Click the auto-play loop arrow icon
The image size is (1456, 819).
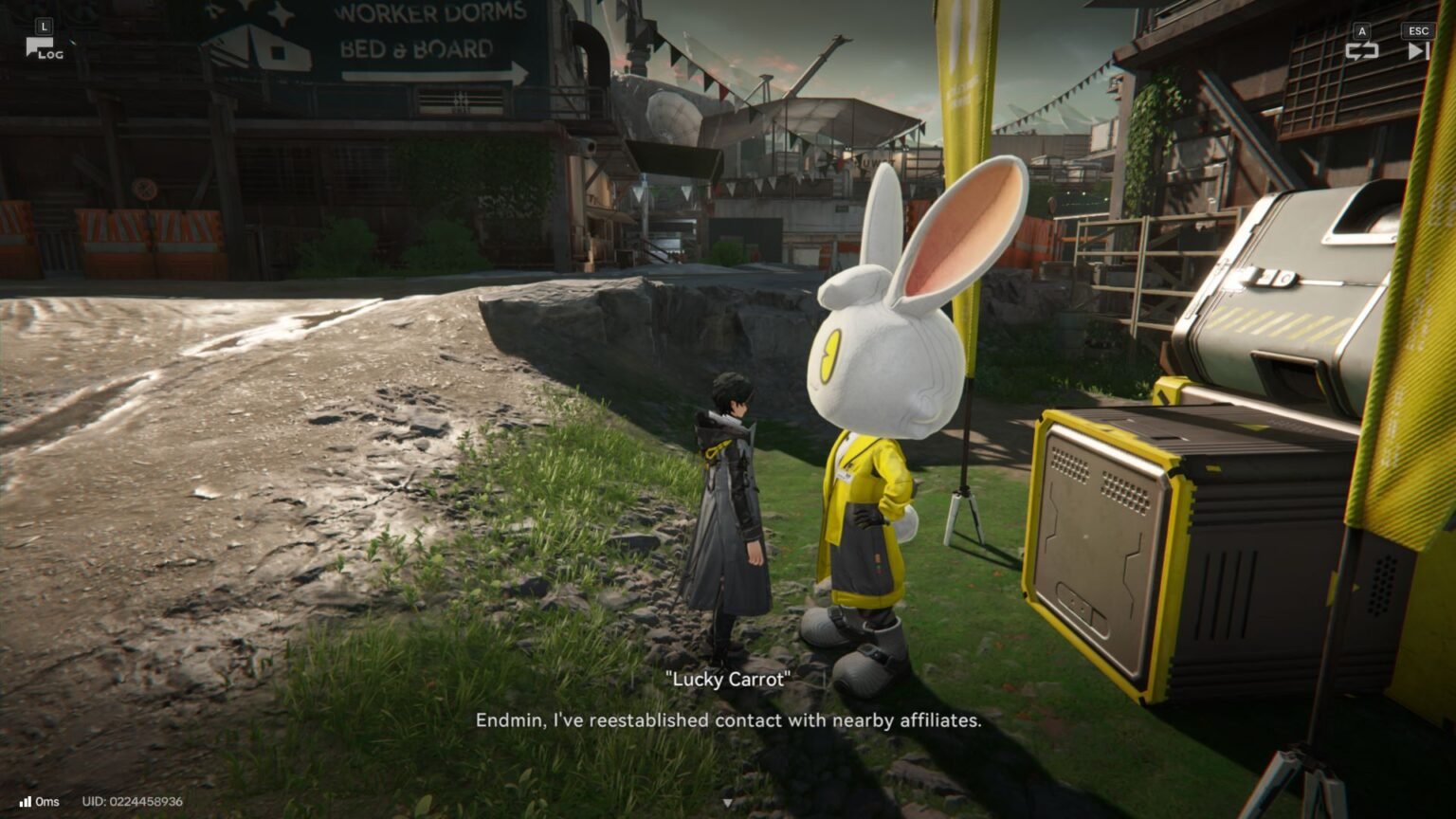(1362, 50)
